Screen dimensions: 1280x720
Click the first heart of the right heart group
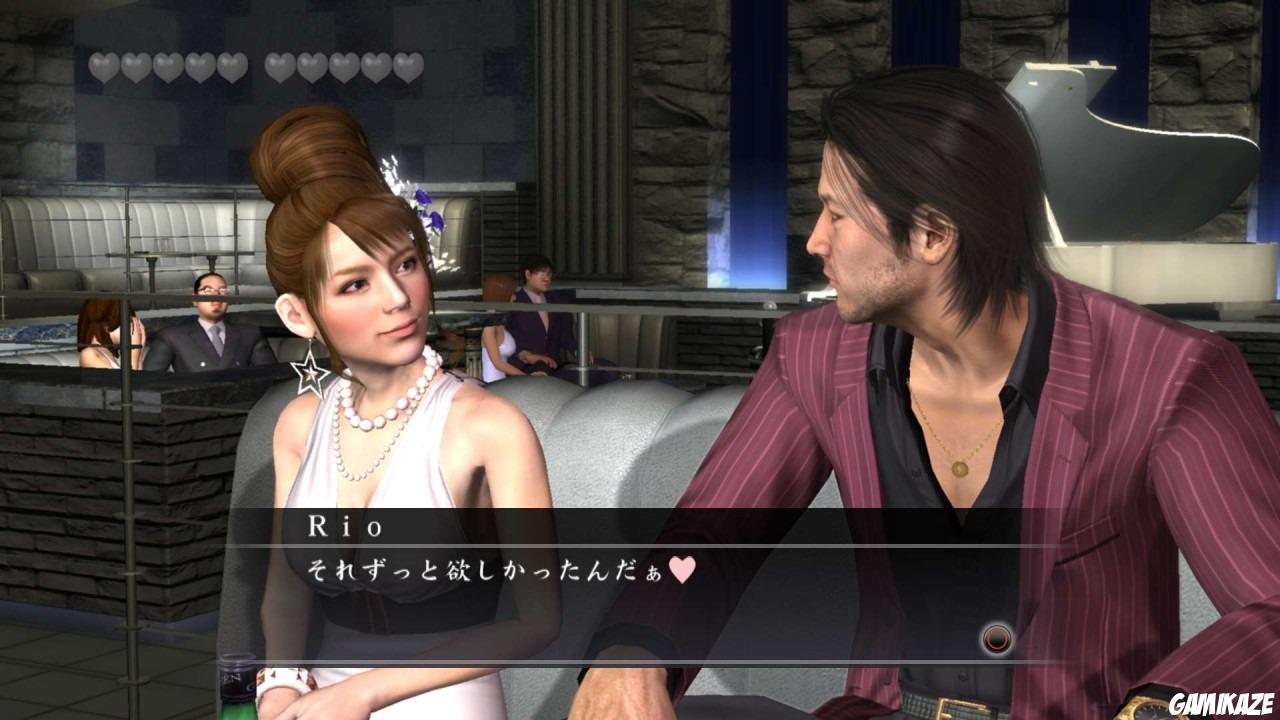(x=278, y=63)
